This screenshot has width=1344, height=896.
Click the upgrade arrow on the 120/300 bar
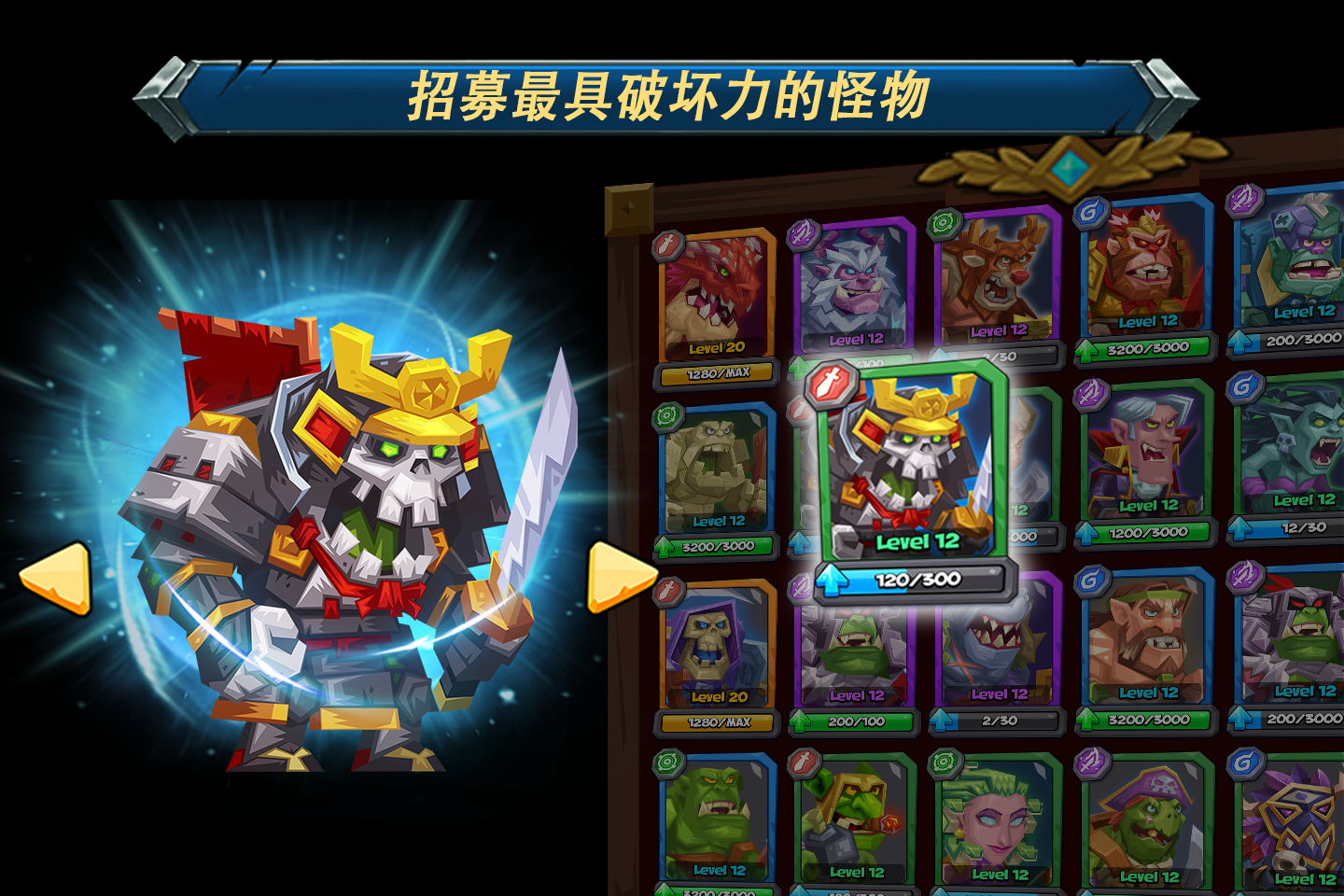833,577
